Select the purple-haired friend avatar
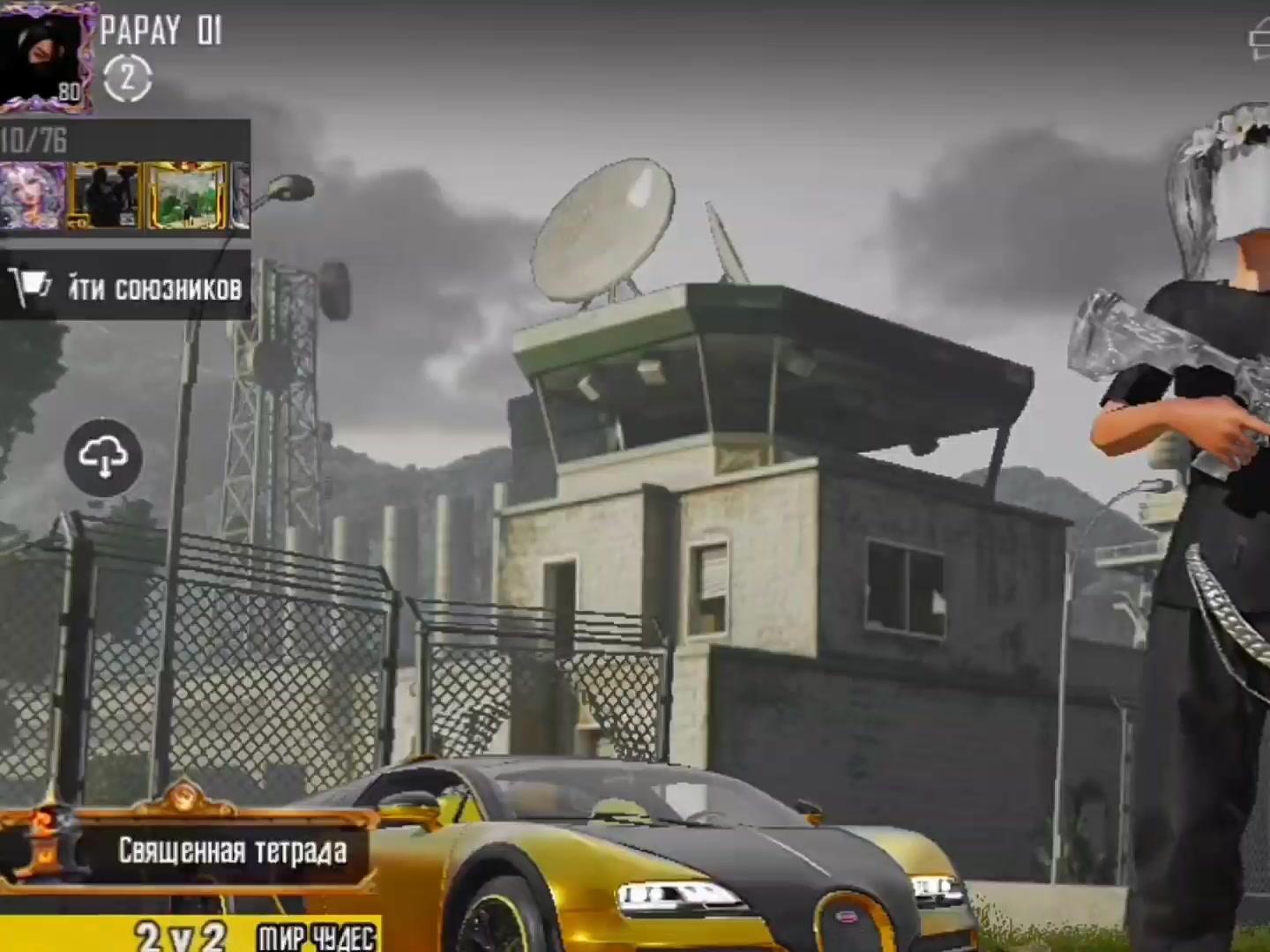This screenshot has height=952, width=1270. click(x=32, y=196)
